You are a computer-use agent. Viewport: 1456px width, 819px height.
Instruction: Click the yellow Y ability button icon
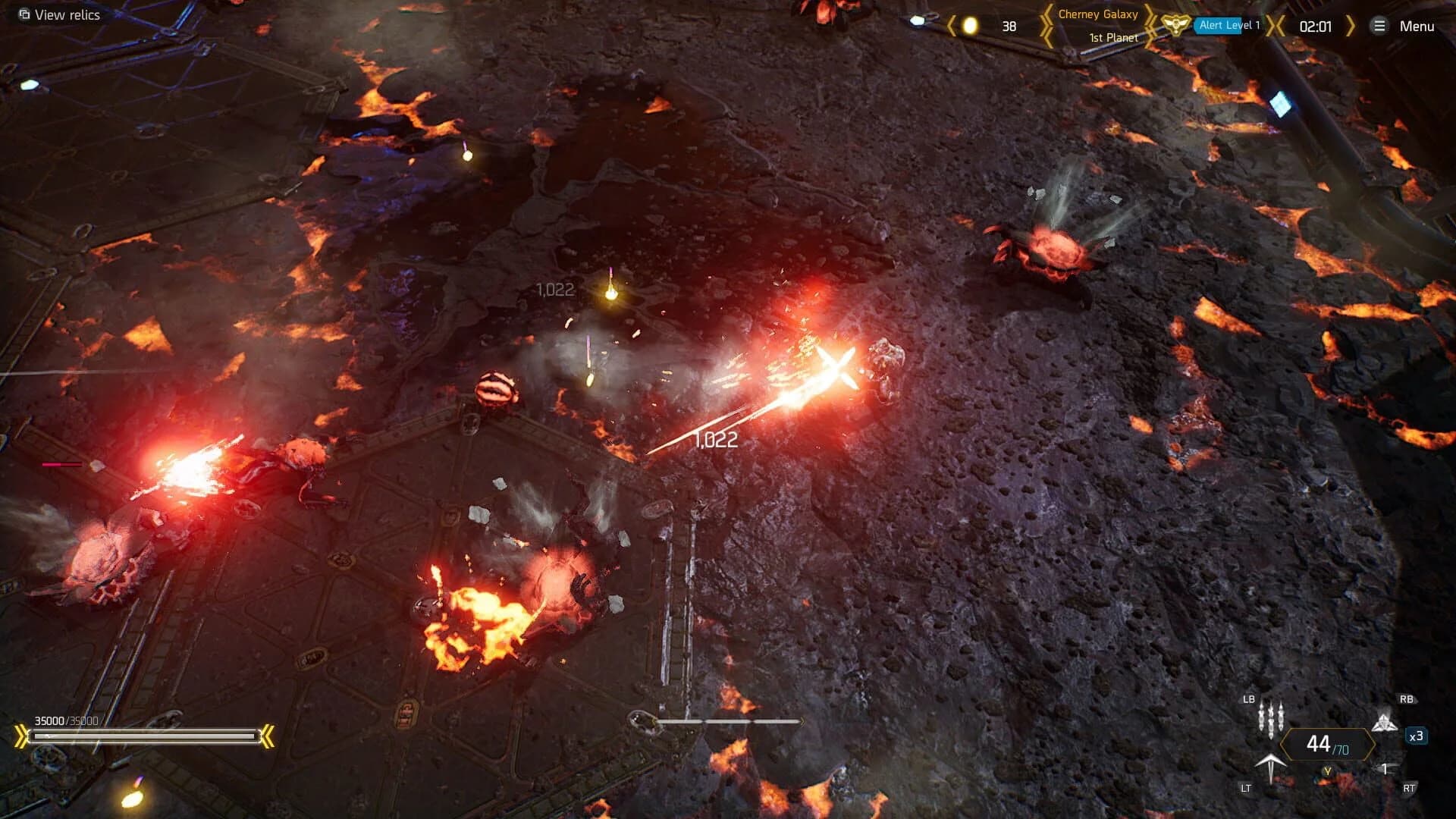pyautogui.click(x=1327, y=772)
